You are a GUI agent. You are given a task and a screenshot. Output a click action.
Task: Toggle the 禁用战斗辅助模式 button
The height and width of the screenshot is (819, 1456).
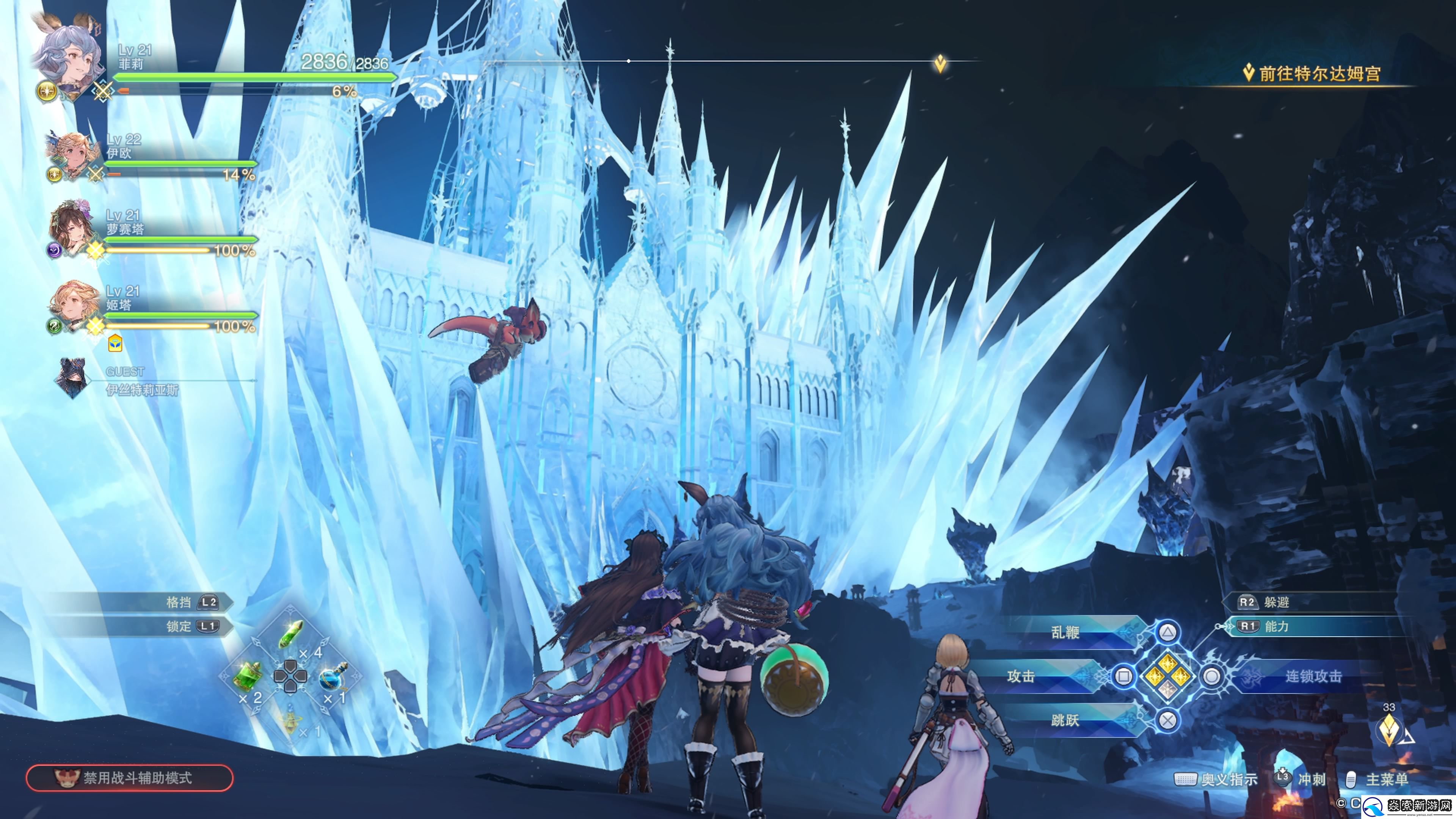coord(129,778)
